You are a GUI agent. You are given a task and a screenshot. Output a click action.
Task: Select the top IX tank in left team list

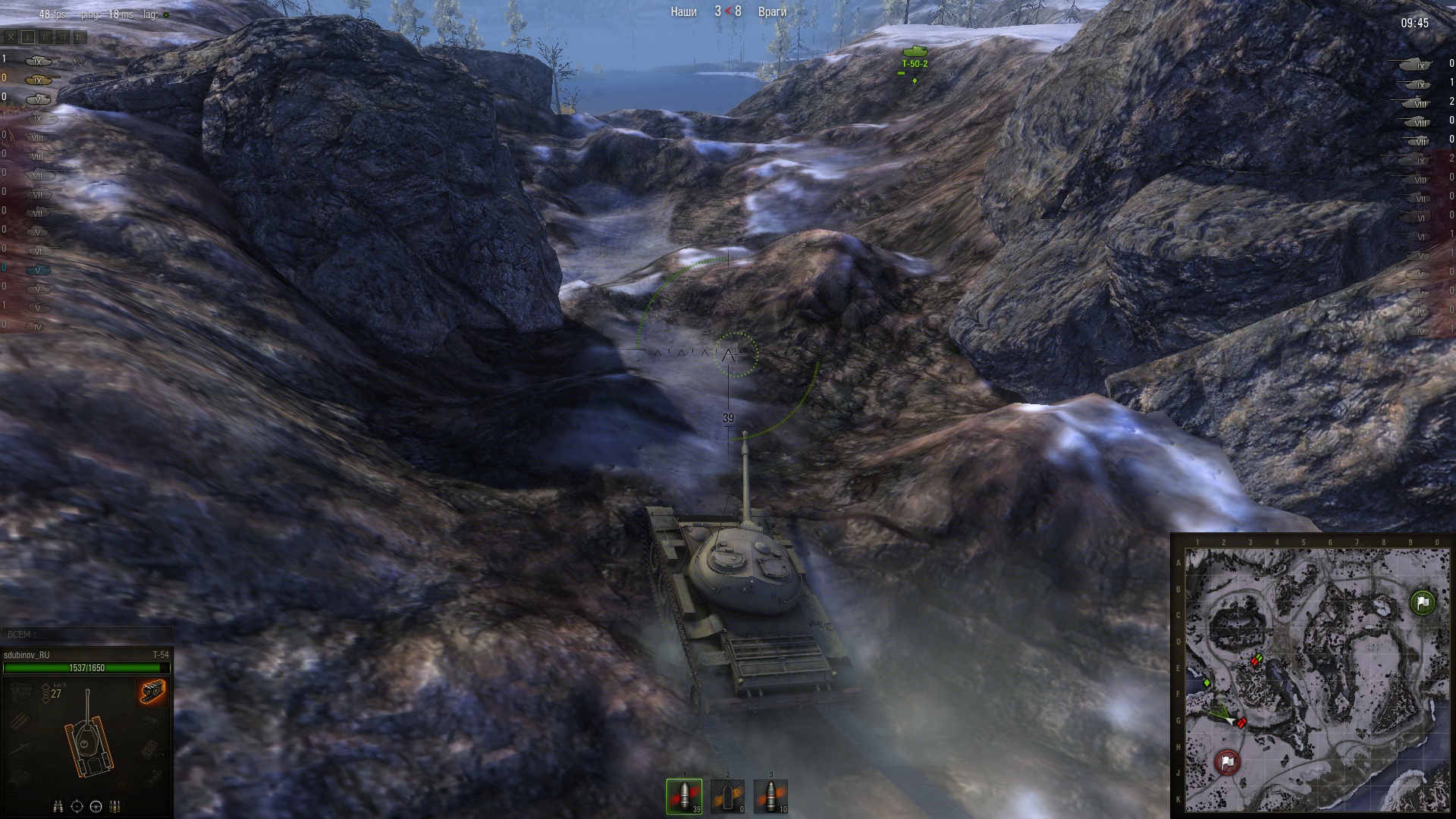pos(38,61)
